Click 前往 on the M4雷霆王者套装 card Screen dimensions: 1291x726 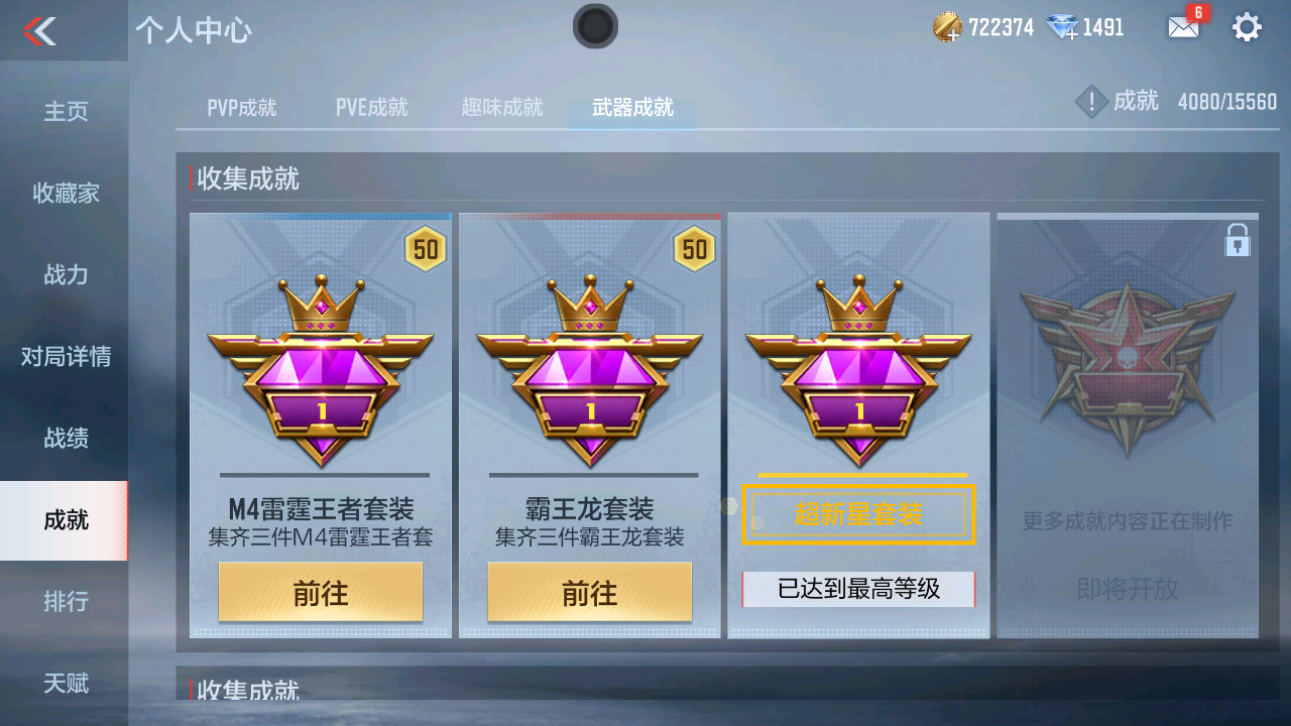[x=319, y=591]
